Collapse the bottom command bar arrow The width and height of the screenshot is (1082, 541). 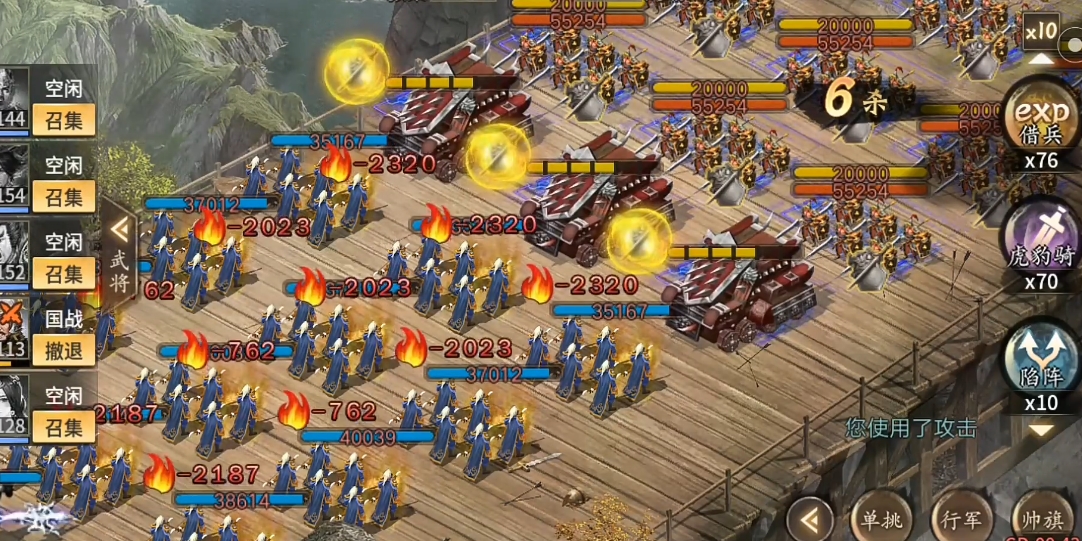(x=809, y=519)
